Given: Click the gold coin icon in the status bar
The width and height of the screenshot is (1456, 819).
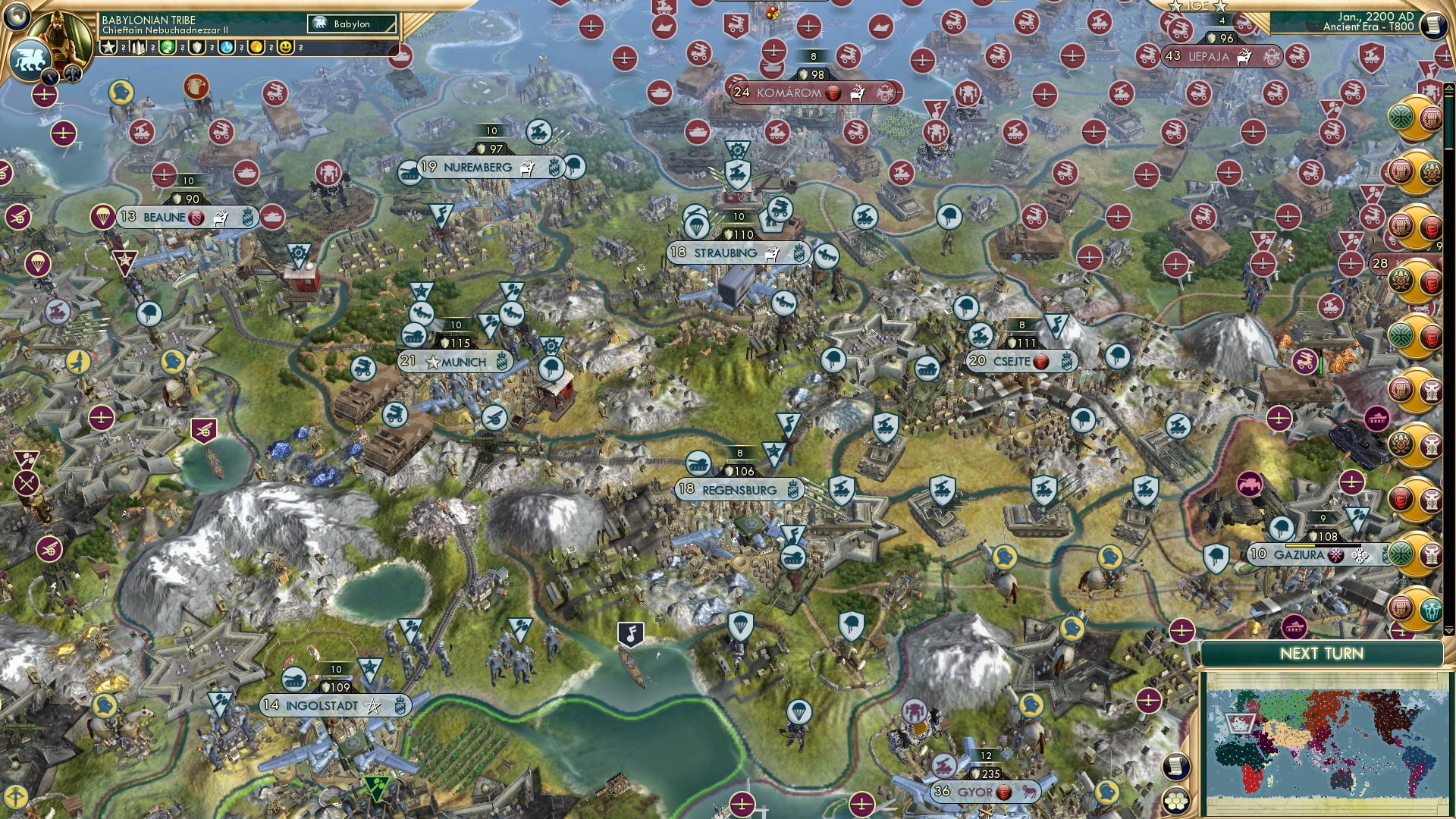Looking at the screenshot, I should pos(257,47).
